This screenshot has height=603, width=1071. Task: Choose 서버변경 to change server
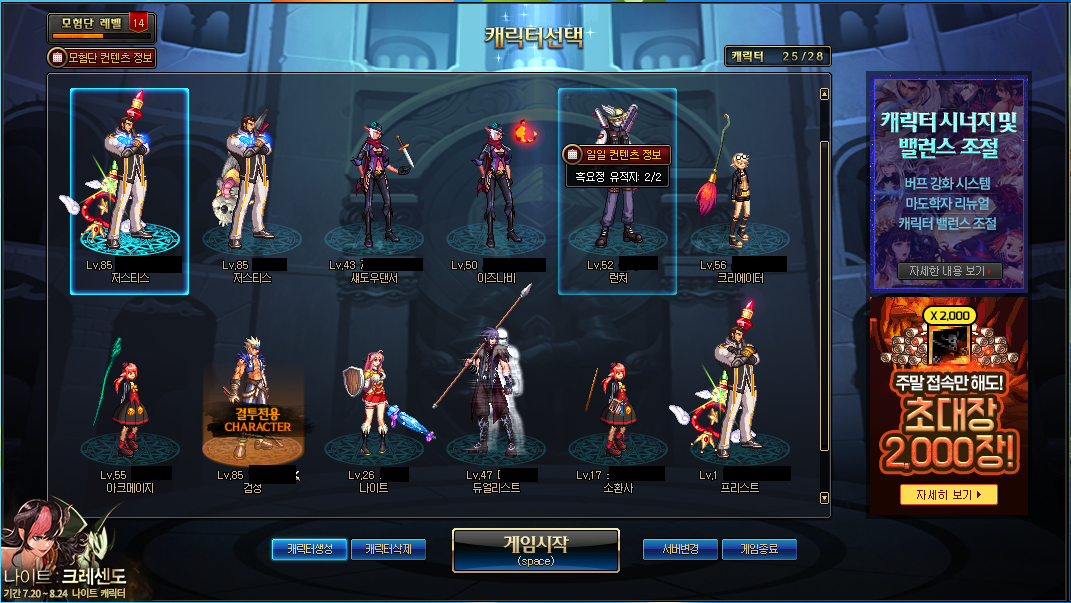click(679, 549)
